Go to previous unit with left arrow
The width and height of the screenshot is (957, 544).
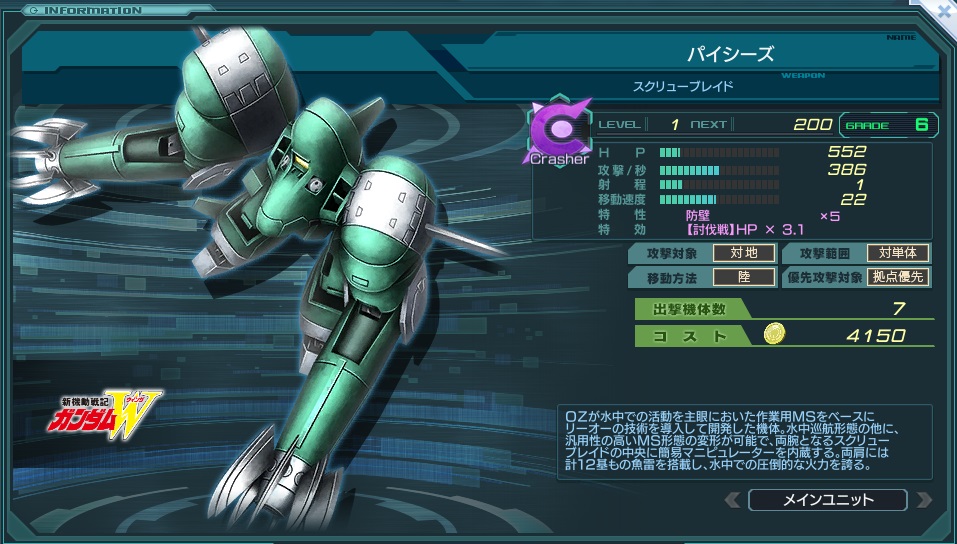pyautogui.click(x=732, y=500)
